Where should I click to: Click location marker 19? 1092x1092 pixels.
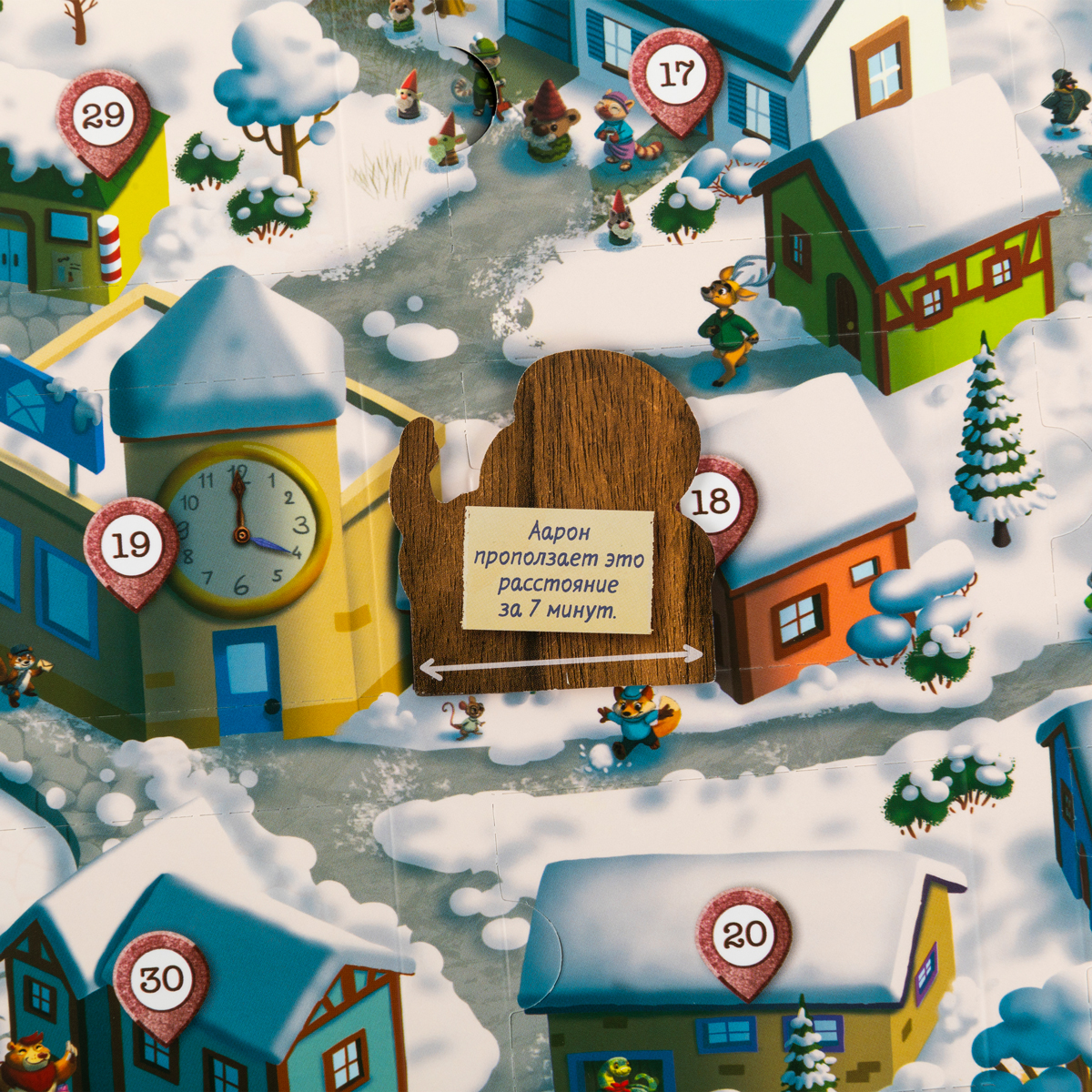130,546
